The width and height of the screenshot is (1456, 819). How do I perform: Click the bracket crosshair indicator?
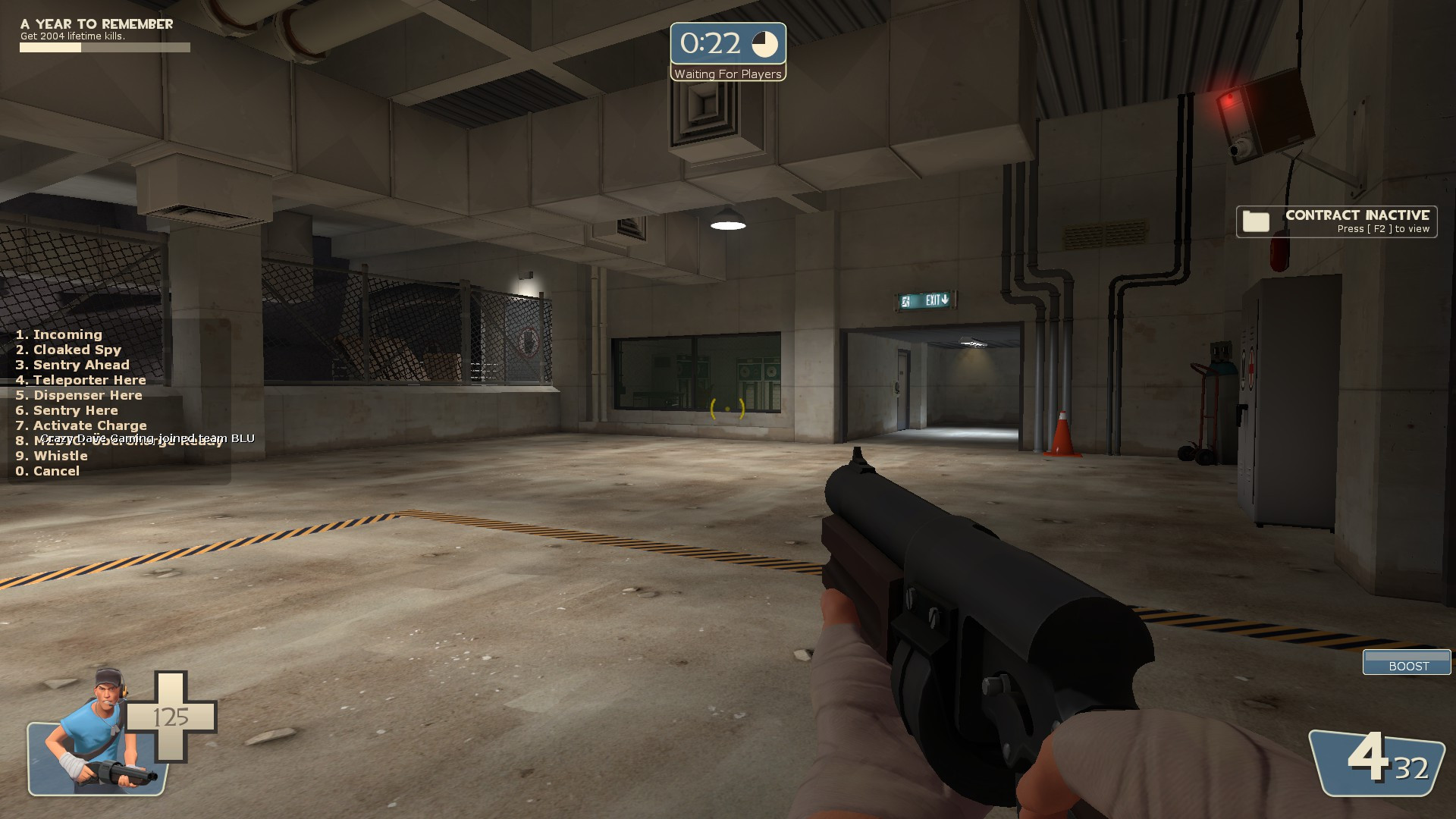(x=727, y=409)
